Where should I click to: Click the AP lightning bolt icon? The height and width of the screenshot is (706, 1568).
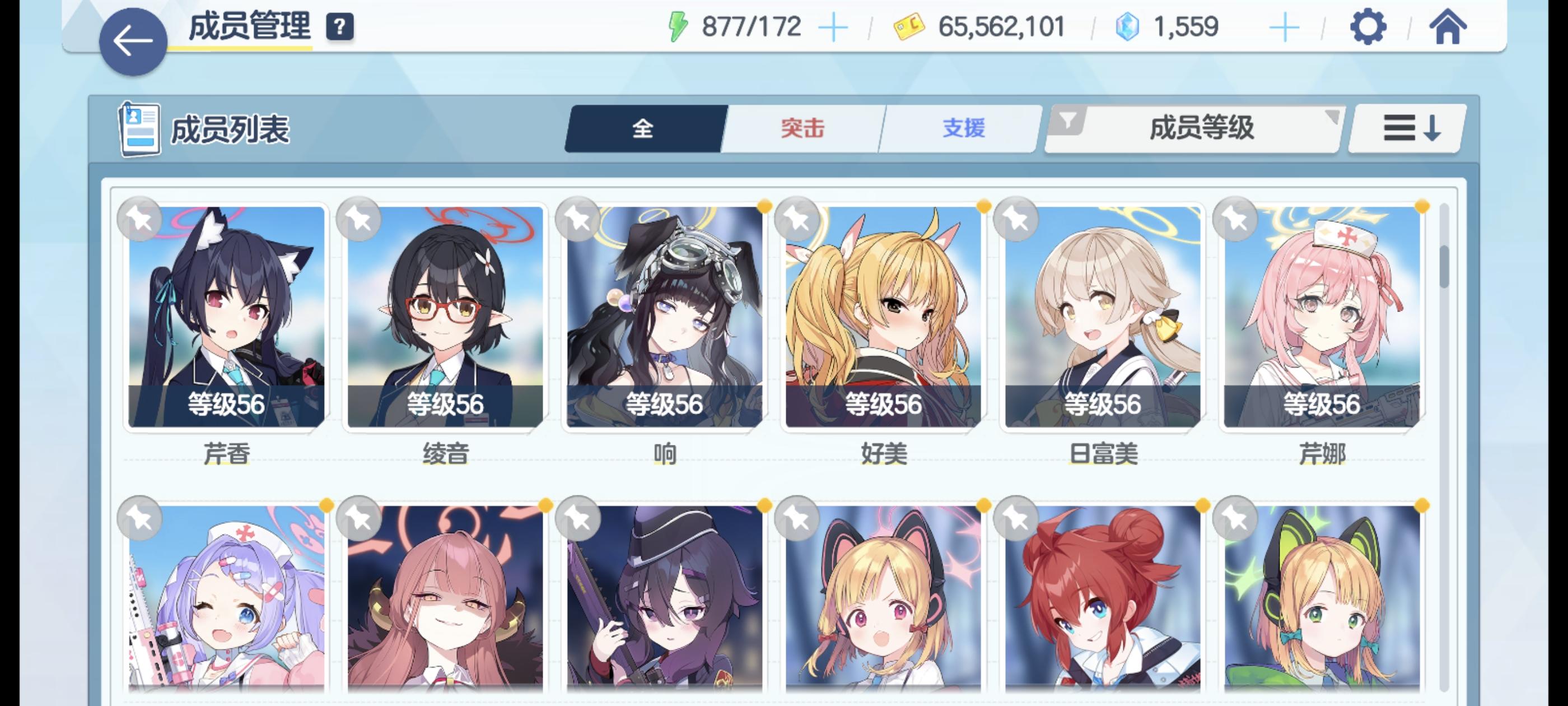point(678,26)
